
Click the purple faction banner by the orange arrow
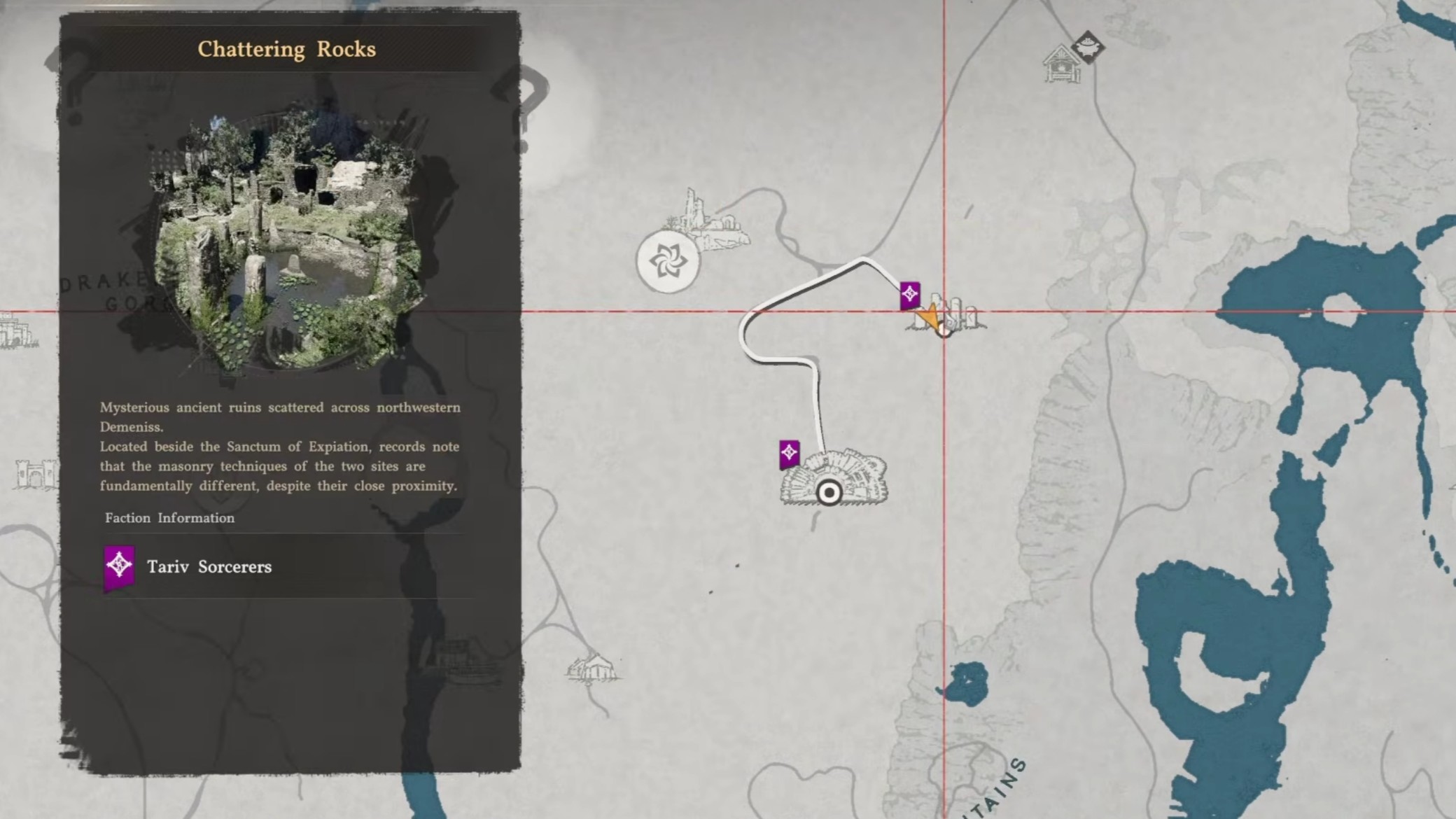(x=909, y=295)
